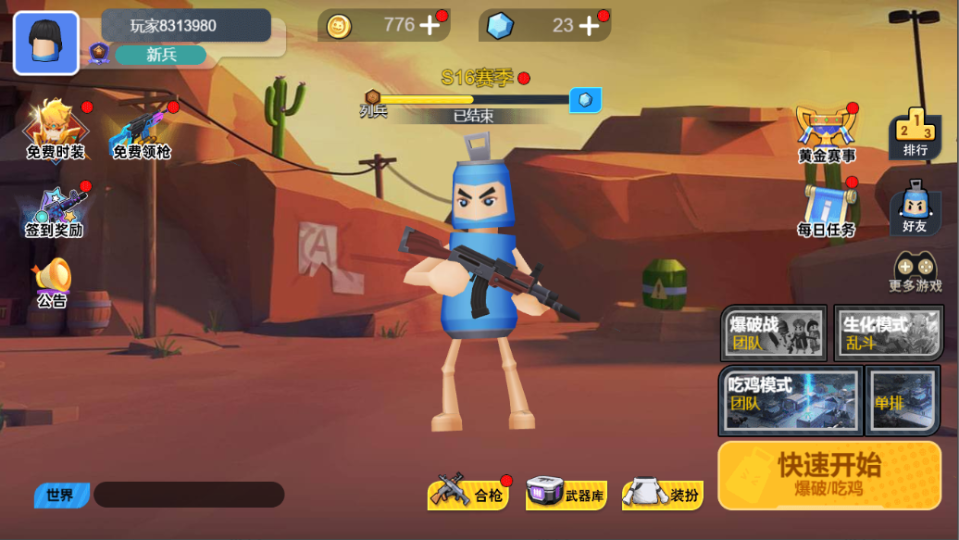Open the 公告 announcements megaphone
The width and height of the screenshot is (959, 540).
click(x=52, y=283)
